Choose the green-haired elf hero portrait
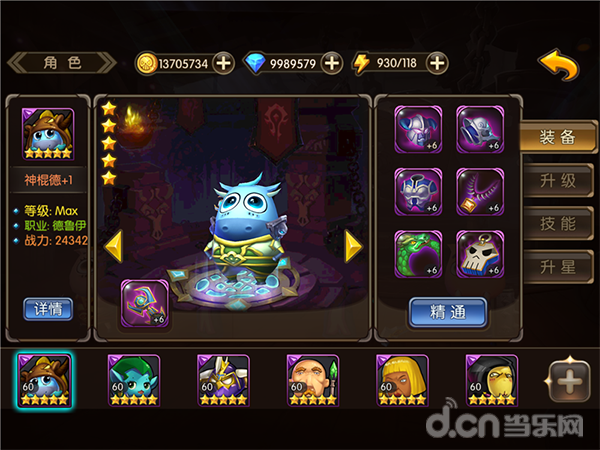The height and width of the screenshot is (450, 600). click(132, 379)
